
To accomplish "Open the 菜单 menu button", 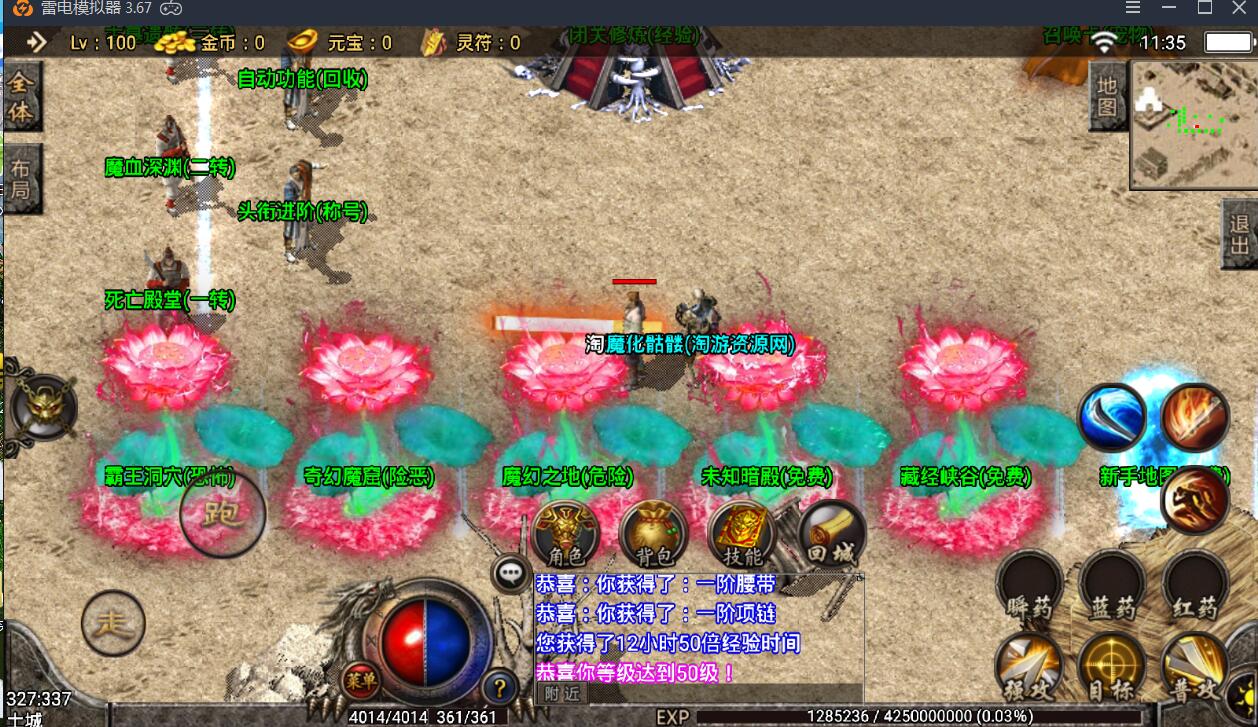I will point(361,681).
